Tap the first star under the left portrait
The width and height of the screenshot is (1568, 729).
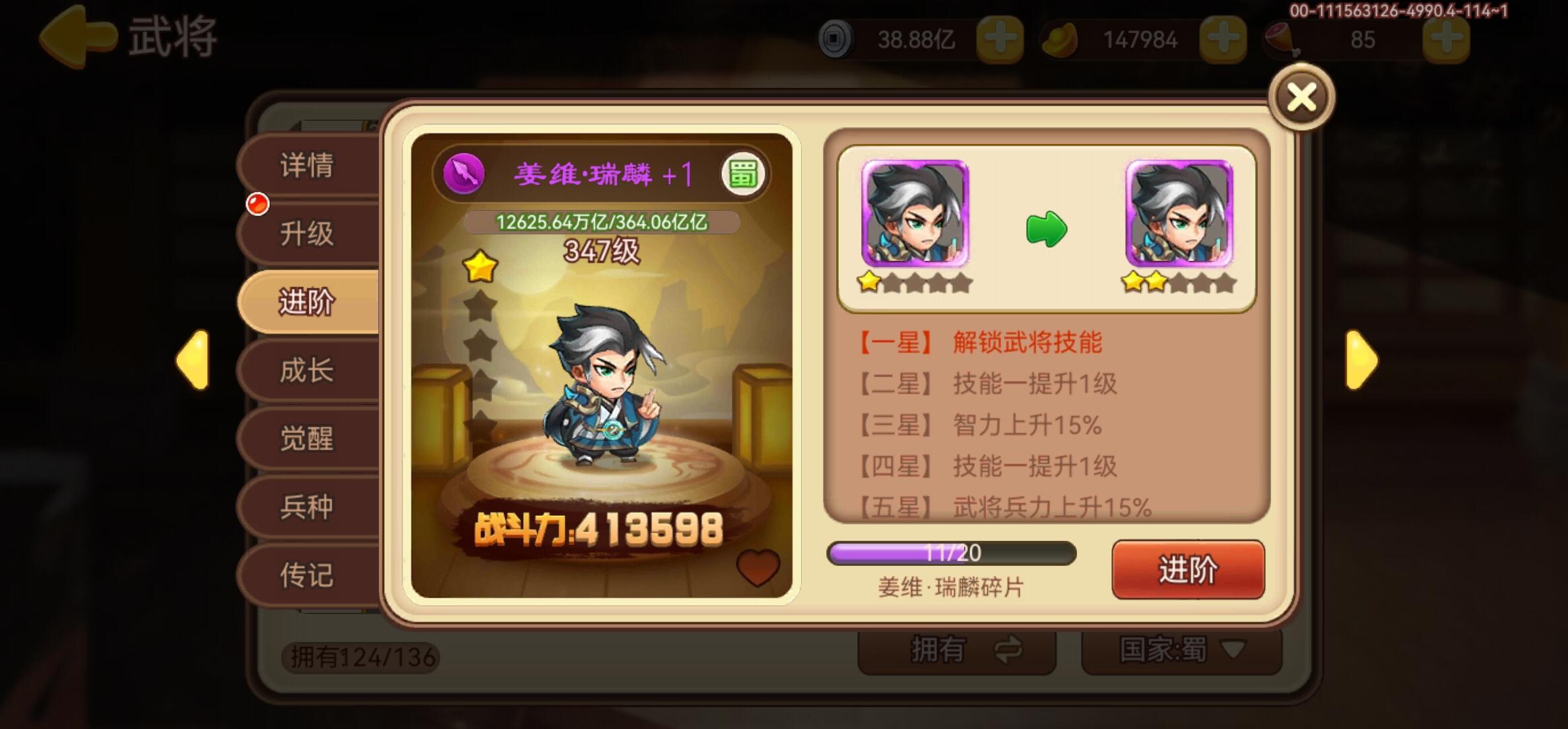click(870, 283)
